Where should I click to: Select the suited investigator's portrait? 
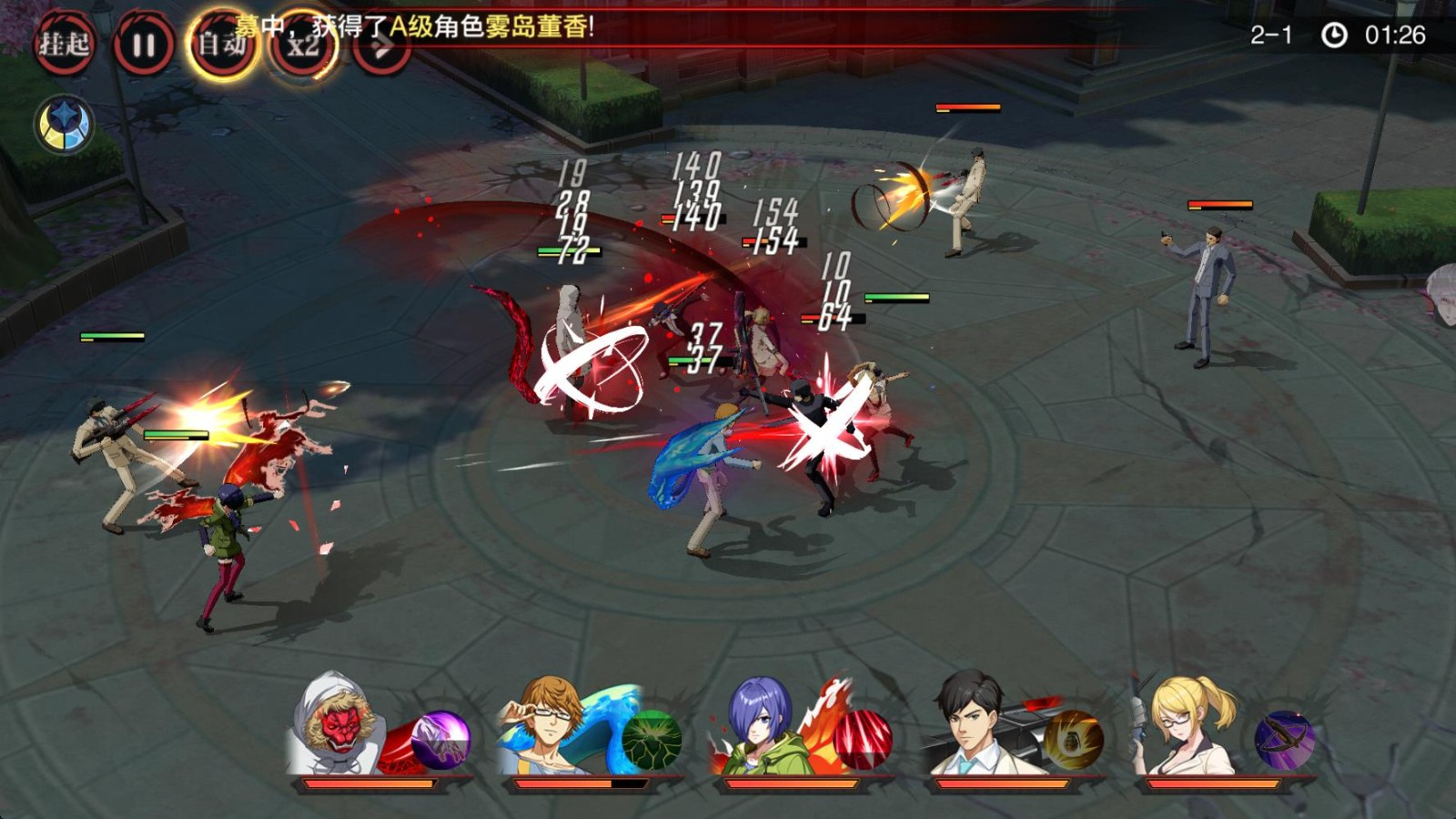pyautogui.click(x=968, y=723)
